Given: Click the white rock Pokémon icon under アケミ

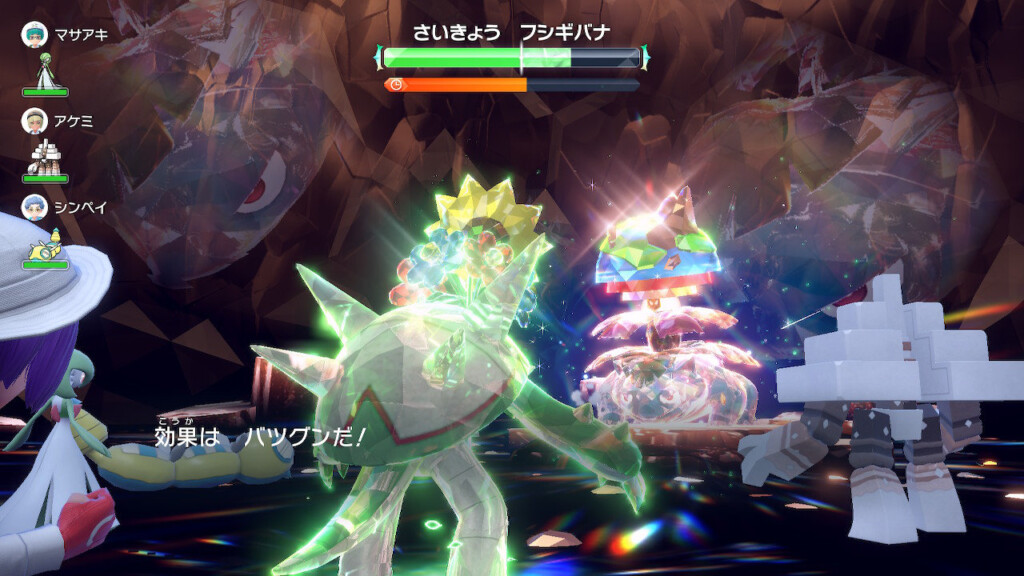Looking at the screenshot, I should coord(45,155).
